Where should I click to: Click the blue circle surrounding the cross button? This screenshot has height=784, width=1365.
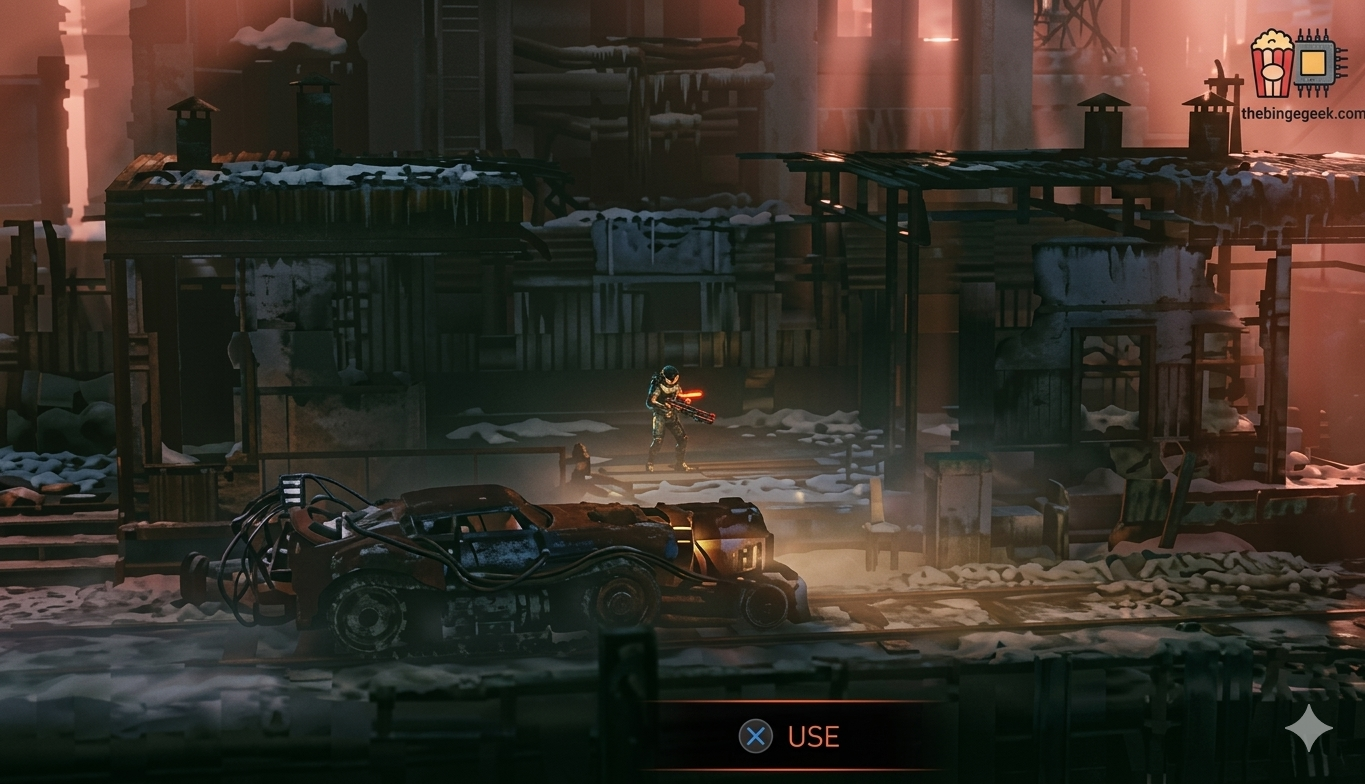pyautogui.click(x=756, y=737)
